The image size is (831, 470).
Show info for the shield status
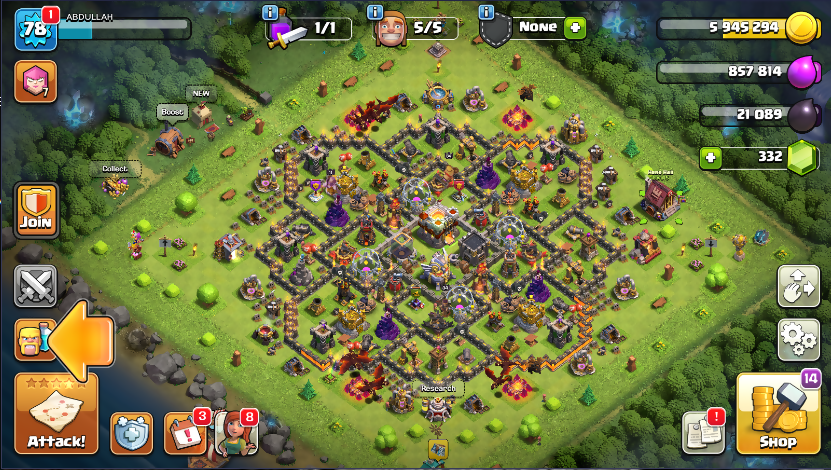pos(486,12)
